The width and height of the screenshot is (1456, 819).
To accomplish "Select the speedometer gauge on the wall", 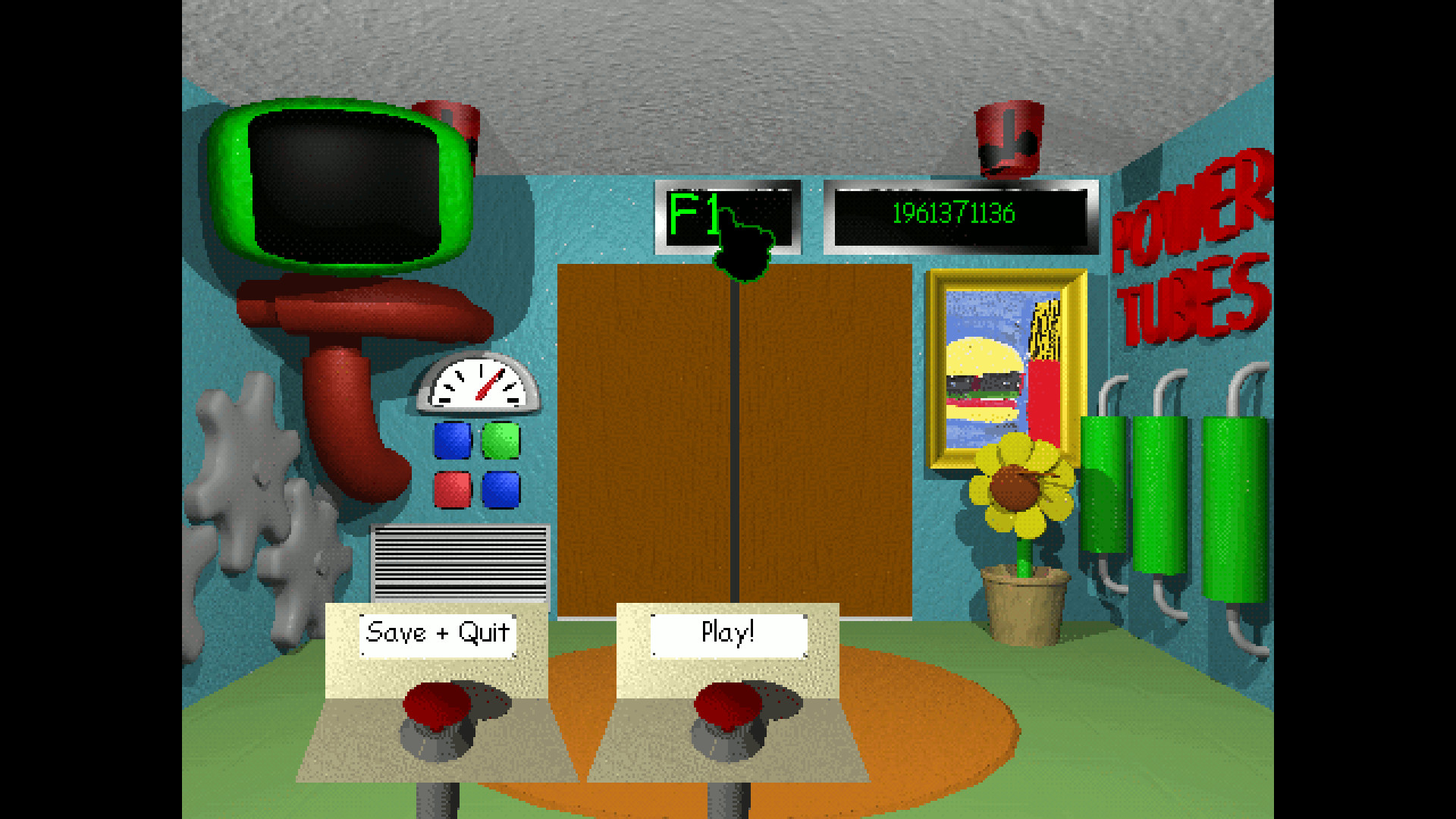I will 476,383.
